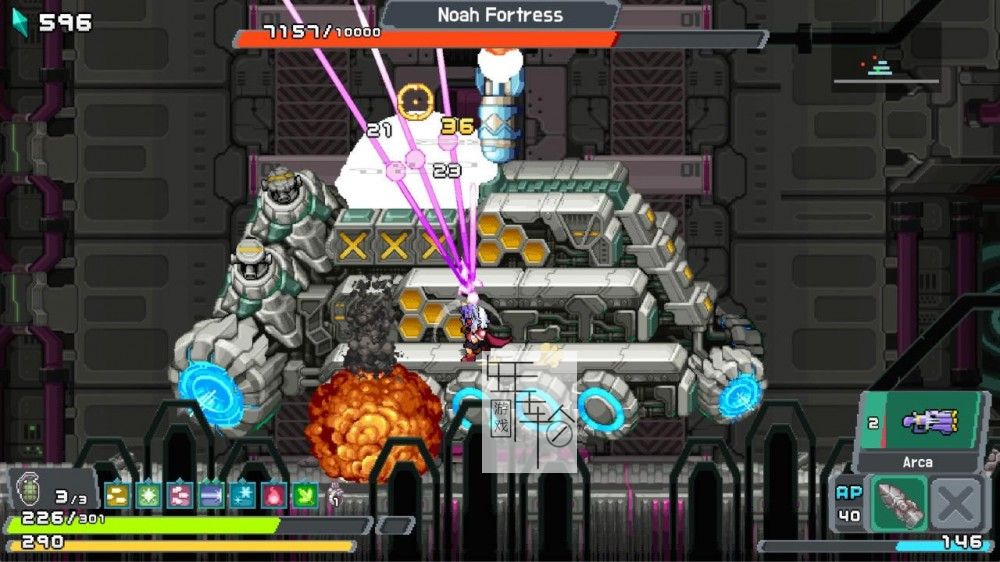Viewport: 1000px width, 562px height.
Task: Click the crystal currency icon
Action: click(x=19, y=20)
